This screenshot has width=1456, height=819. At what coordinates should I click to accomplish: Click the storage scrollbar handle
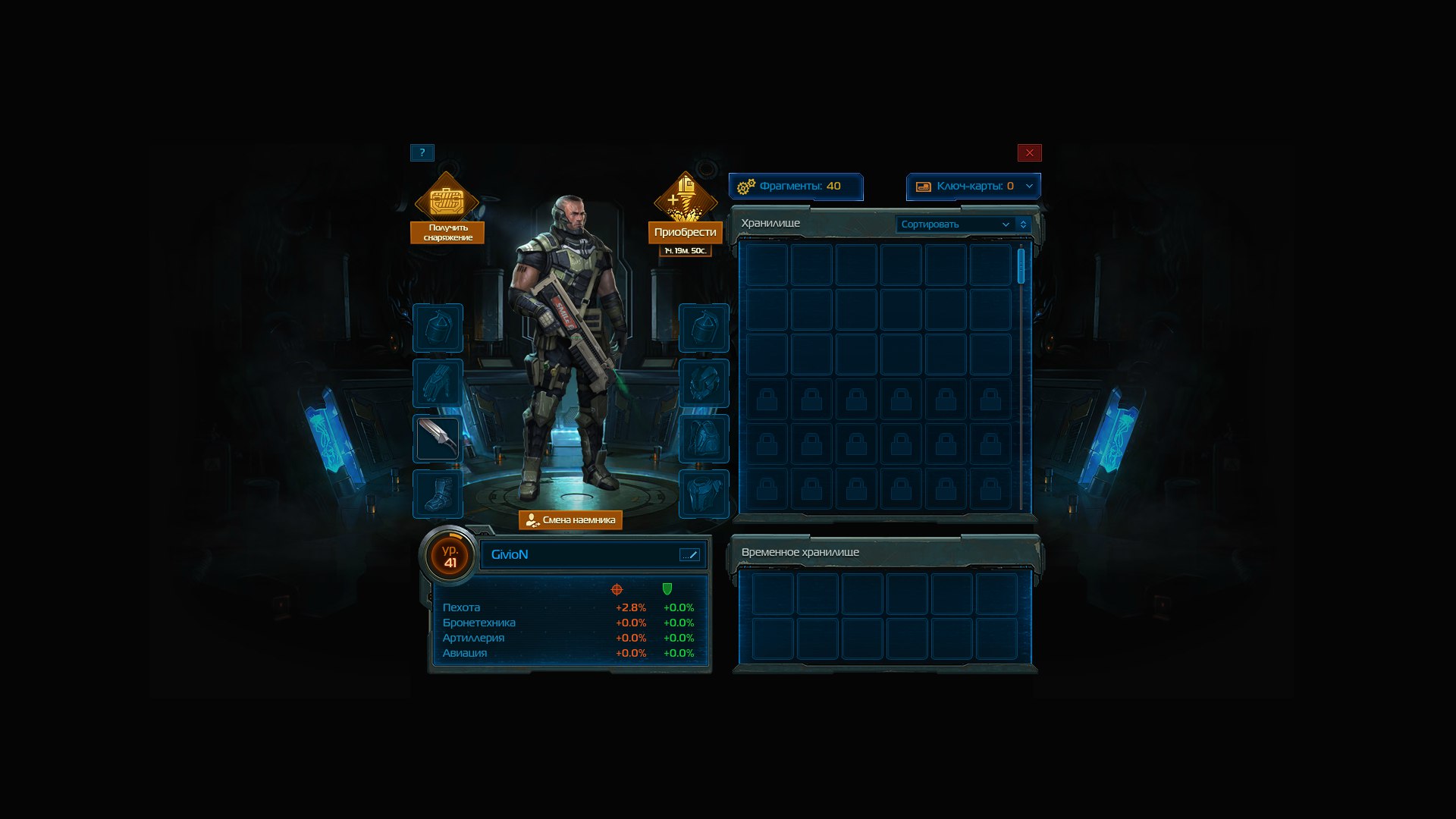tap(1021, 265)
